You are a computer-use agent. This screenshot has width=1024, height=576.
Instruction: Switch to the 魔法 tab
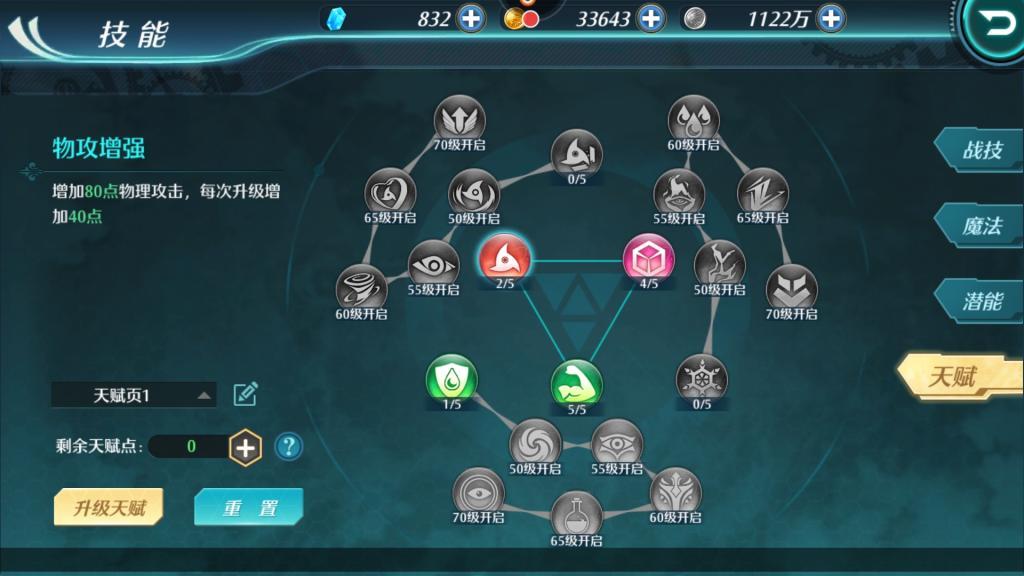(980, 226)
